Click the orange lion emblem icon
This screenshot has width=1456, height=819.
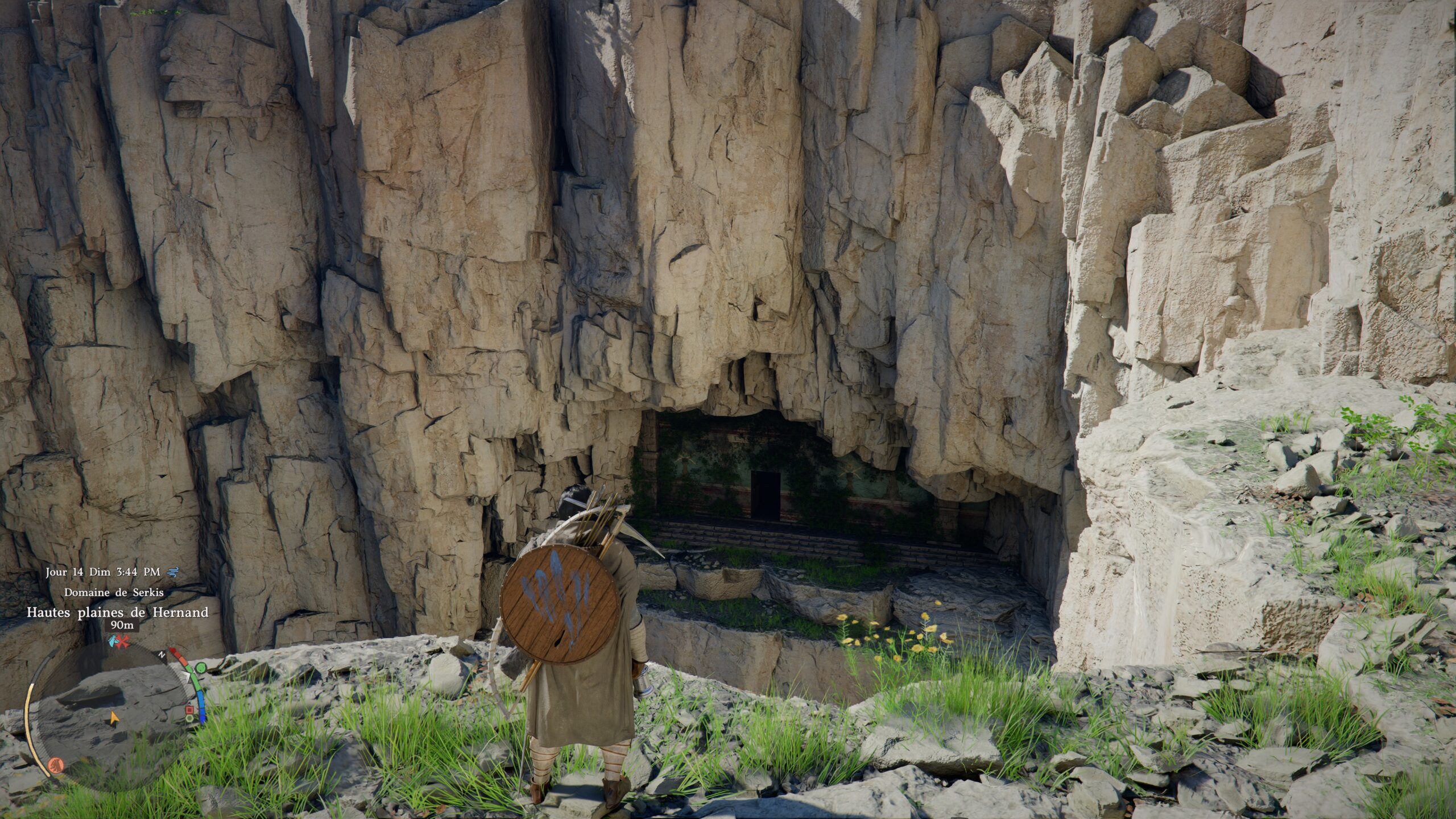pyautogui.click(x=55, y=764)
